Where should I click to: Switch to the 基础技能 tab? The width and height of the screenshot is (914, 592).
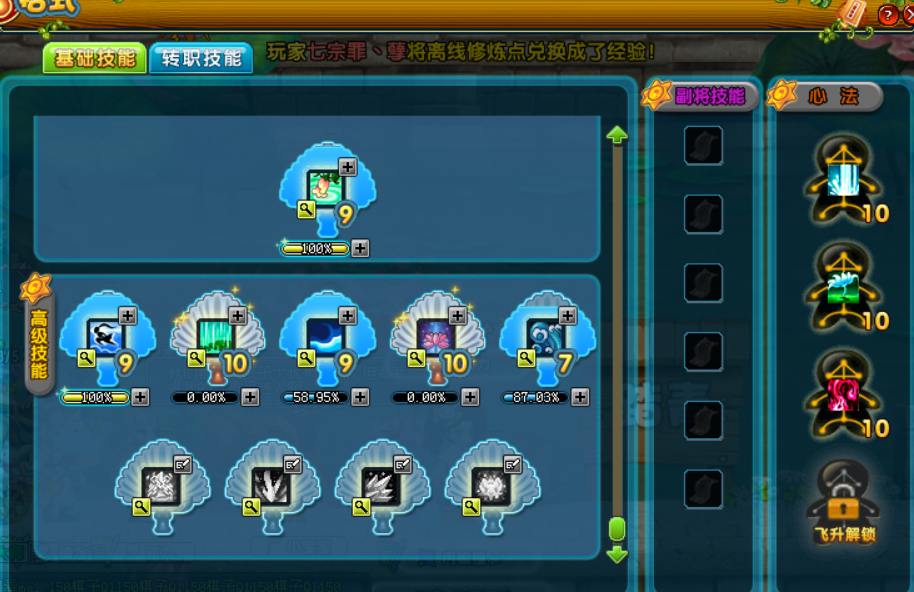95,58
